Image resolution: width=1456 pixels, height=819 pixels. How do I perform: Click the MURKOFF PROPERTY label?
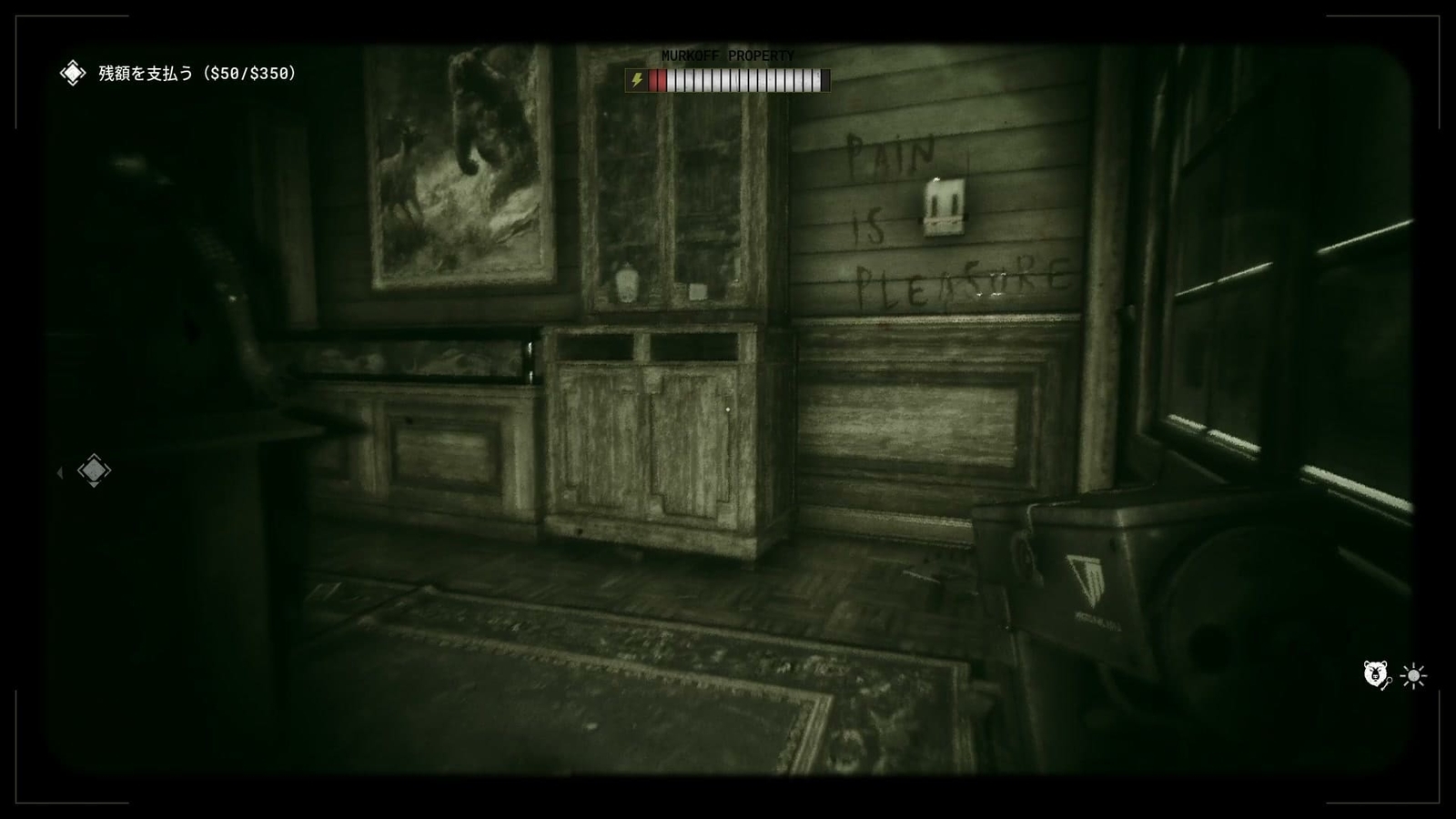click(728, 56)
